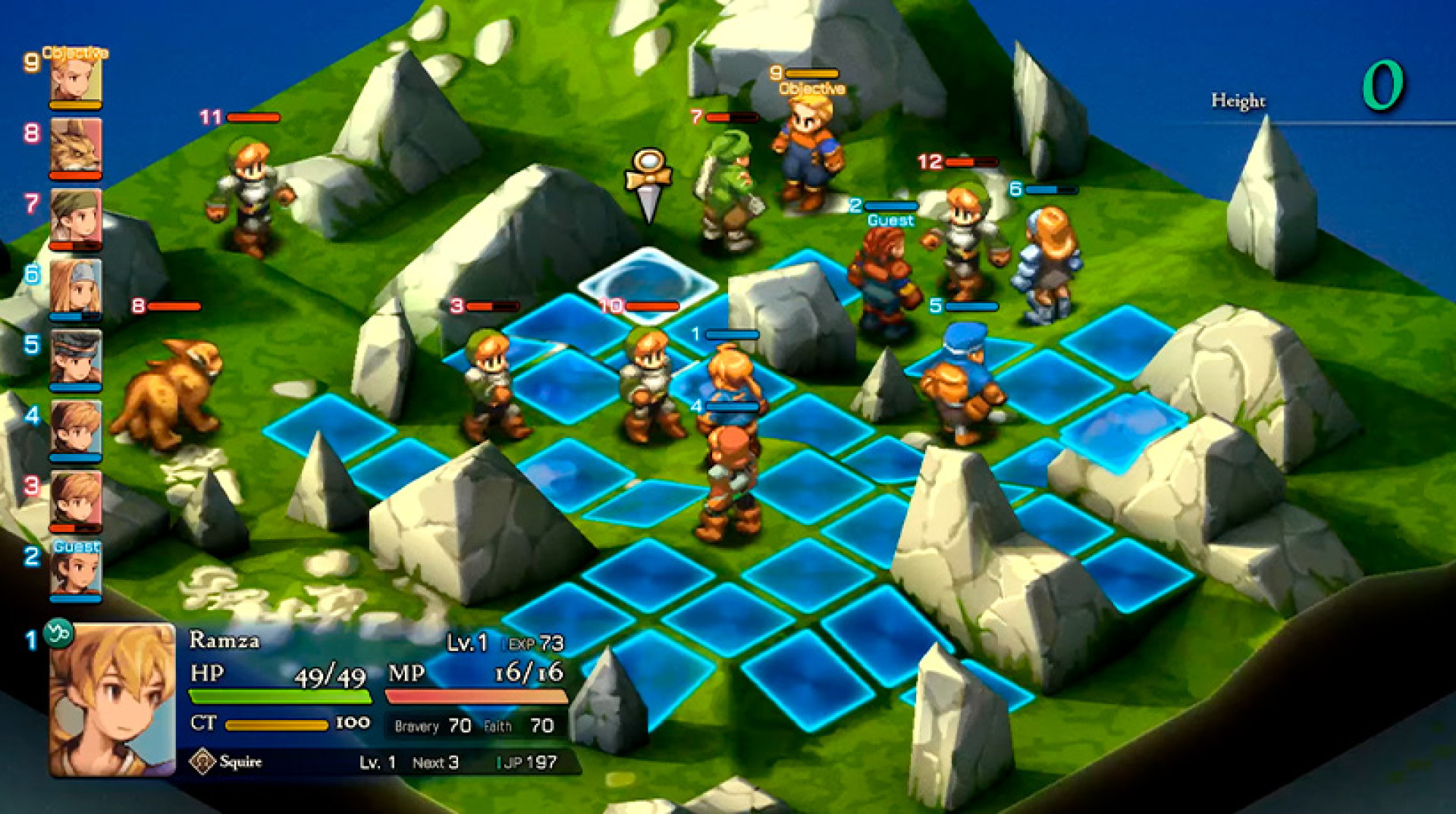Click the green-hooded enemy portrait numbered 7

76,215
